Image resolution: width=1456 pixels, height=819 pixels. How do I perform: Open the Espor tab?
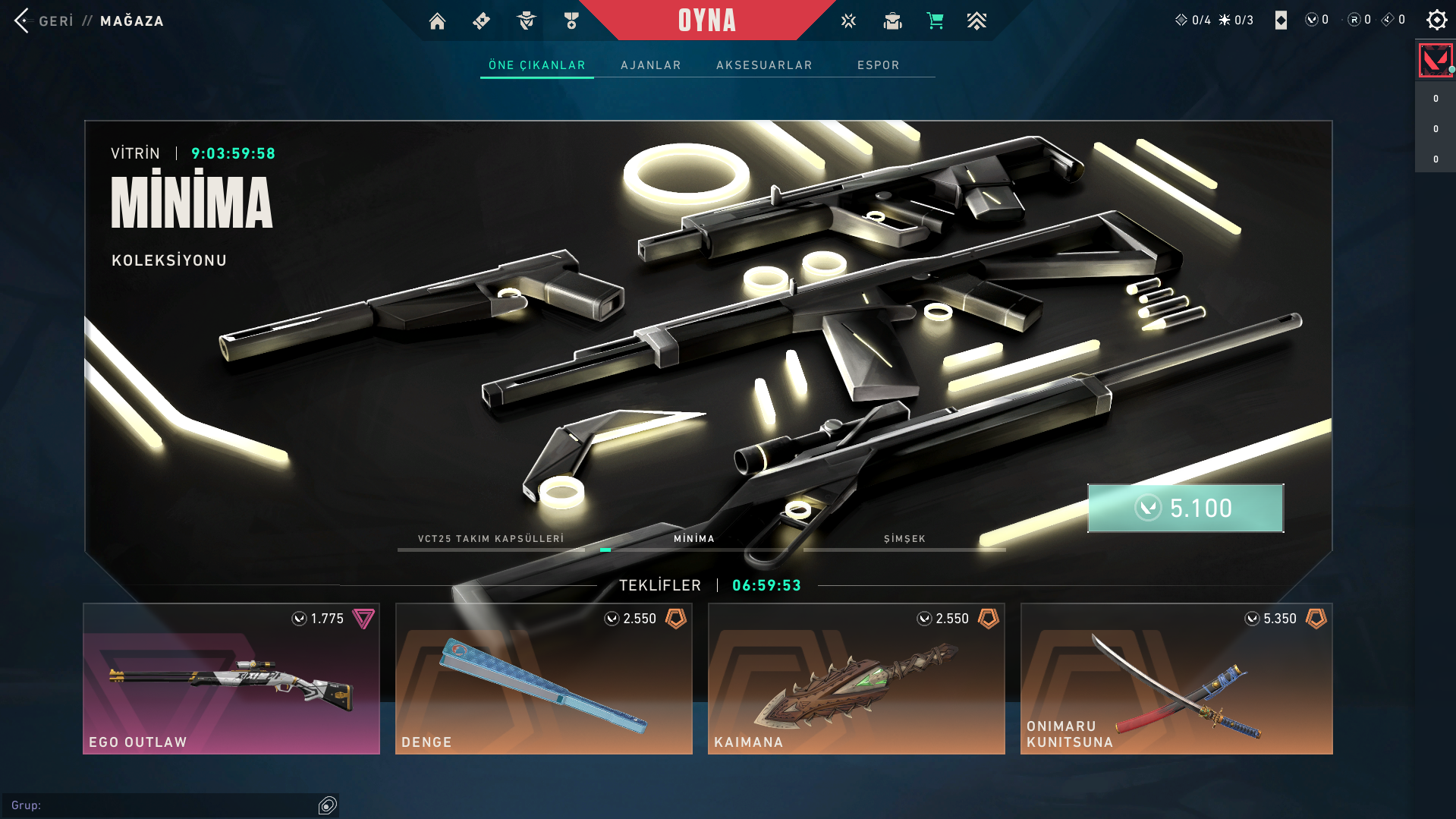point(878,65)
